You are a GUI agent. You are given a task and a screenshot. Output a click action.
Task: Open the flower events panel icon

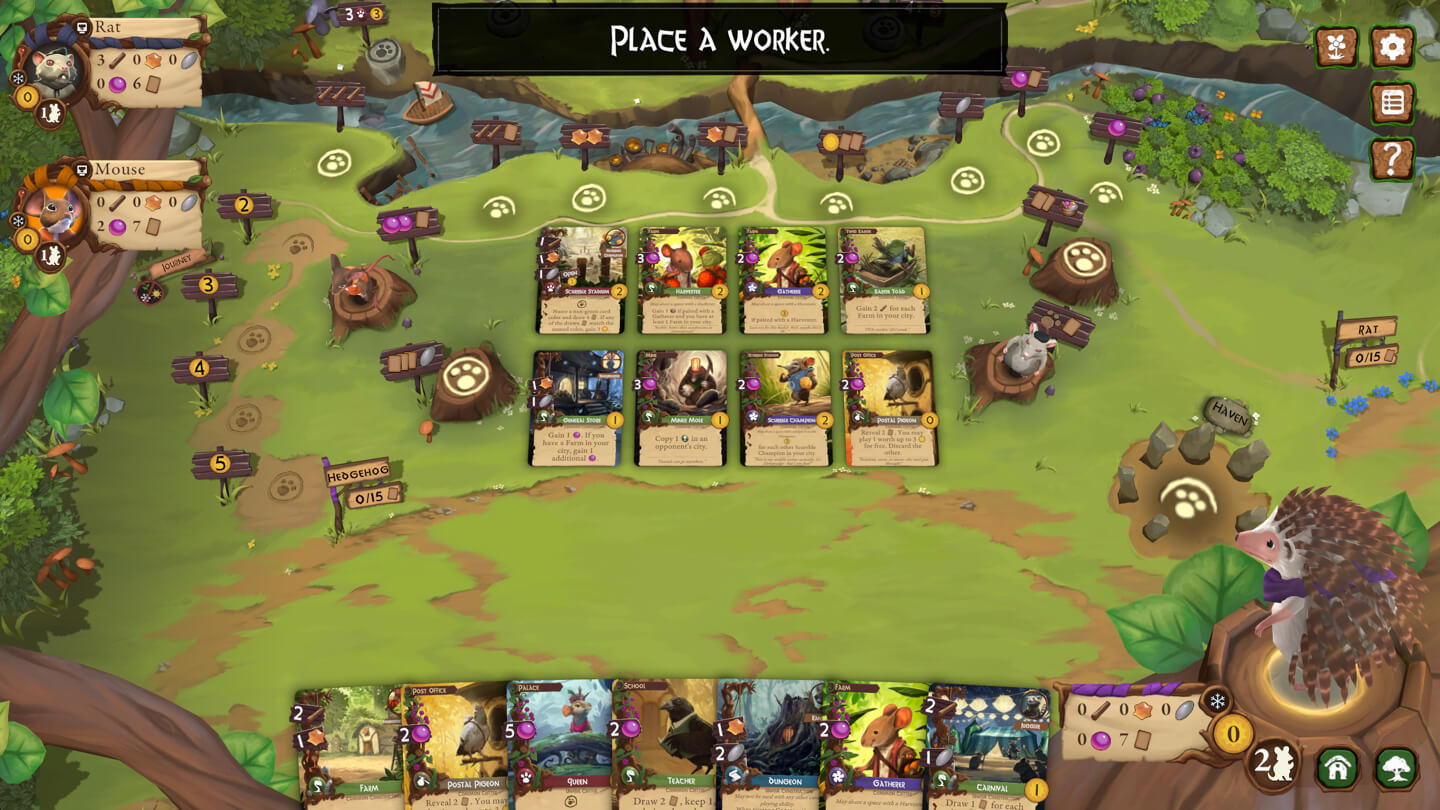tap(1339, 46)
